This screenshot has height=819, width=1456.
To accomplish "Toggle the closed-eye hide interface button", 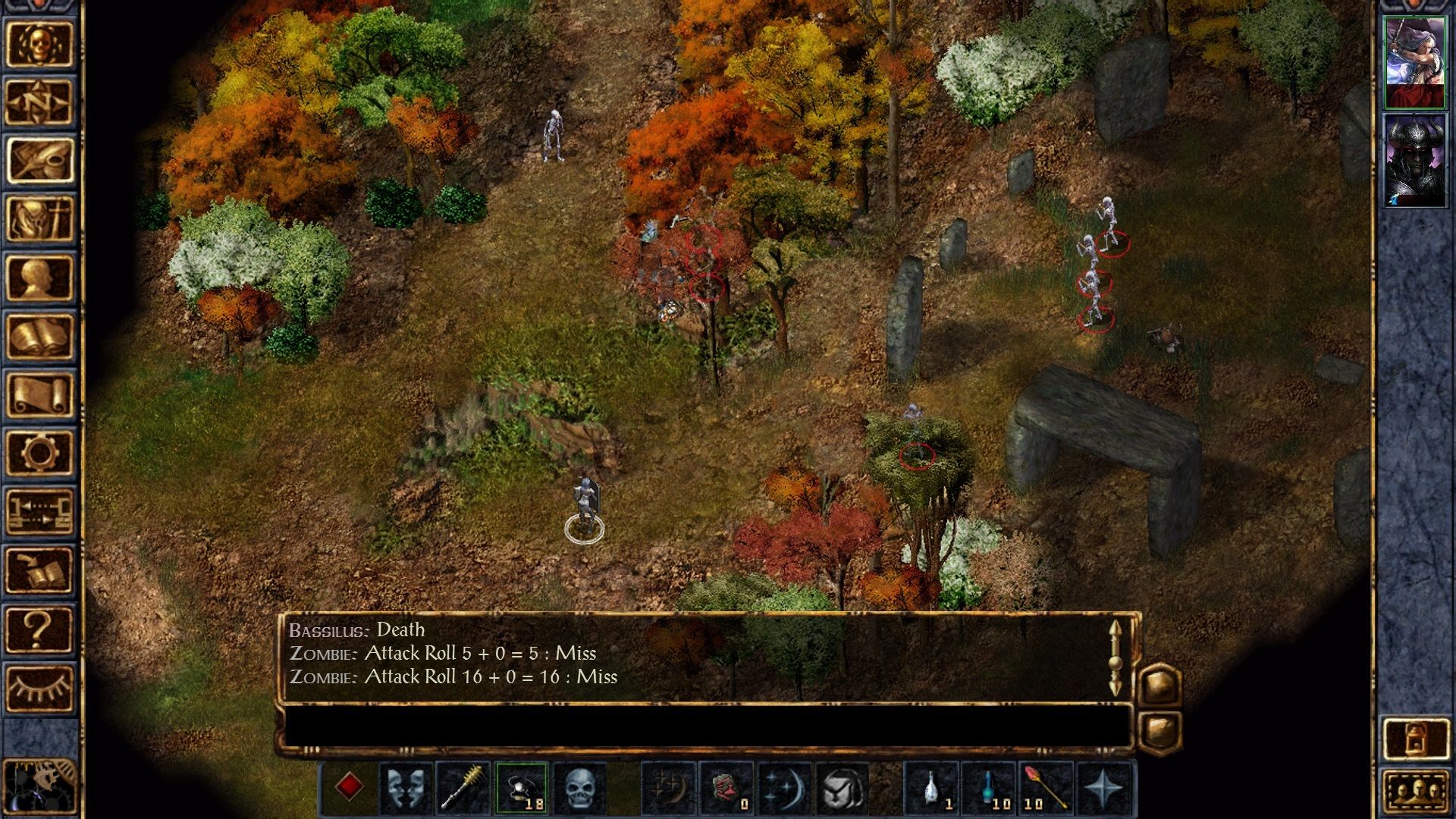I will (39, 688).
